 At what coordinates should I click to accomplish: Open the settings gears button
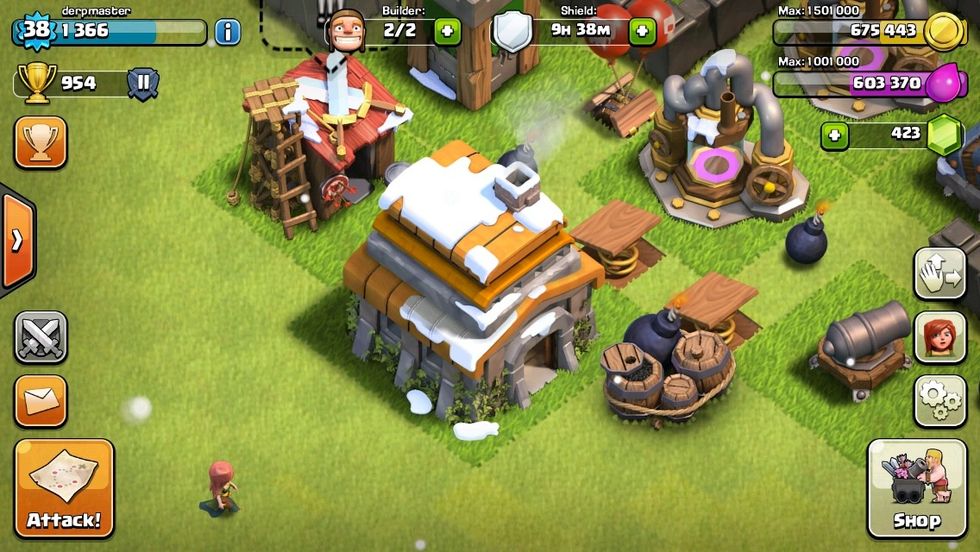(940, 400)
